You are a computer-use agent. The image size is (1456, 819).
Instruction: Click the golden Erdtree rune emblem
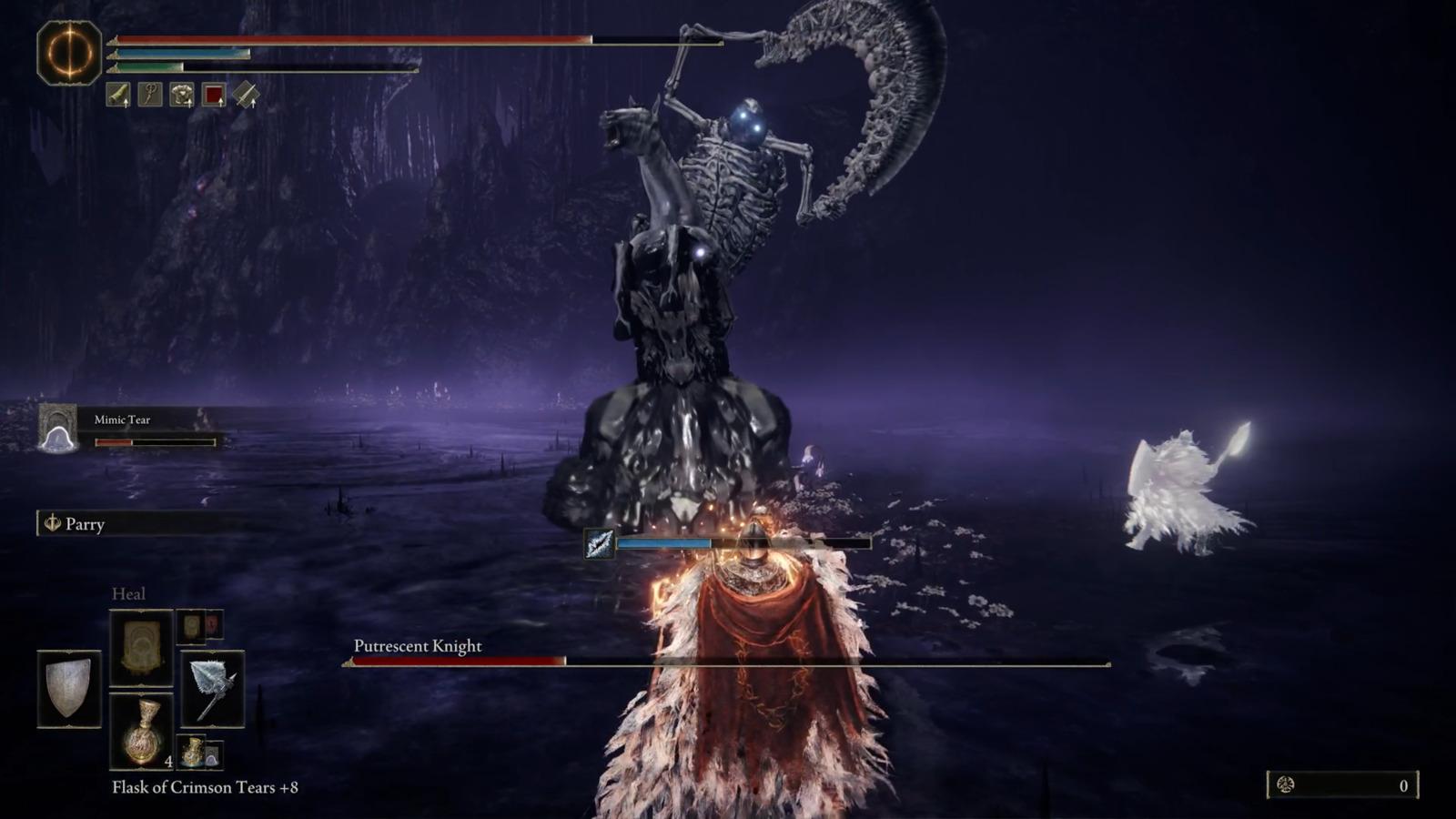pos(69,53)
